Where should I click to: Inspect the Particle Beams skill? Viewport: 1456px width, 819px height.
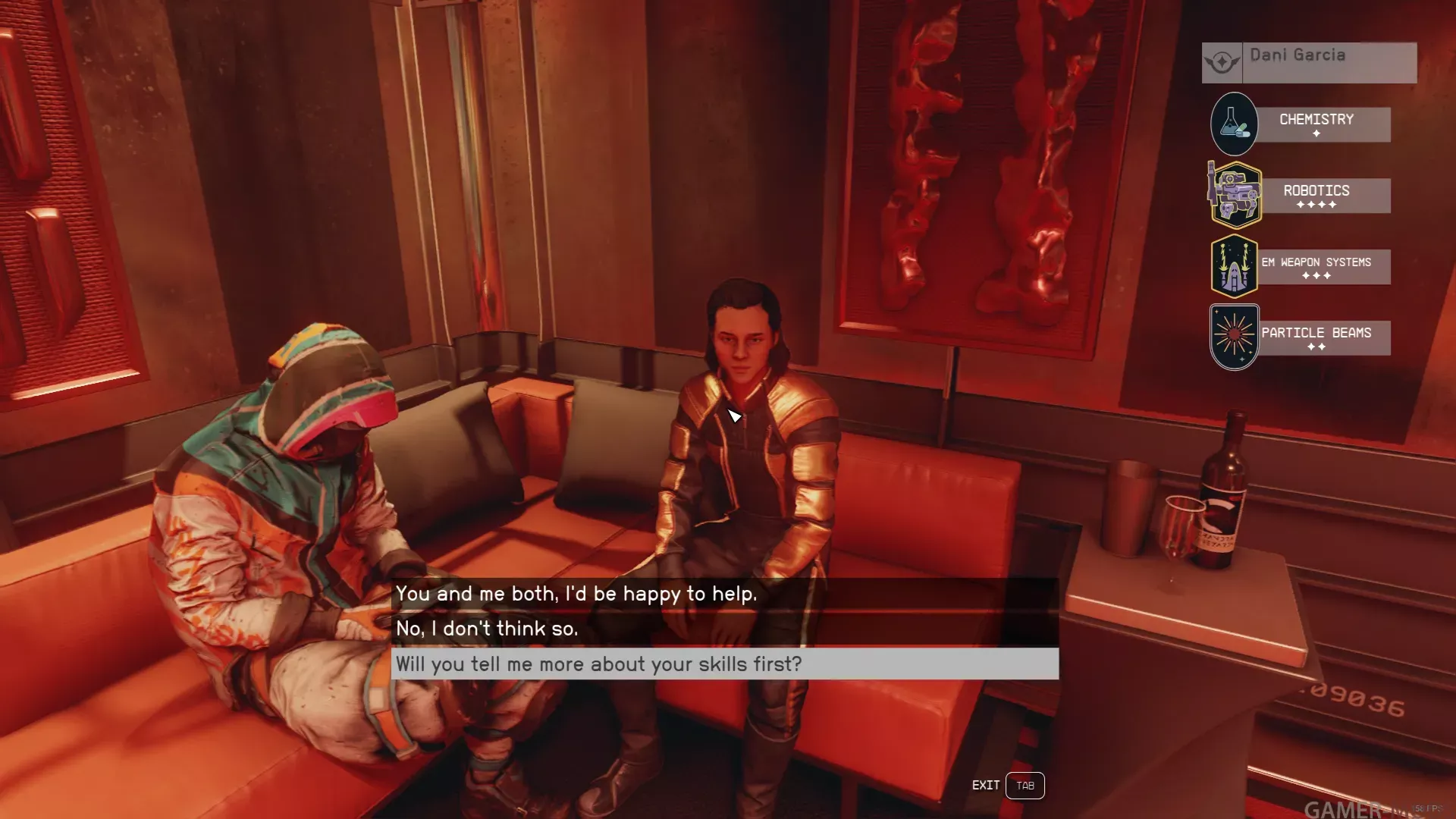(x=1316, y=337)
